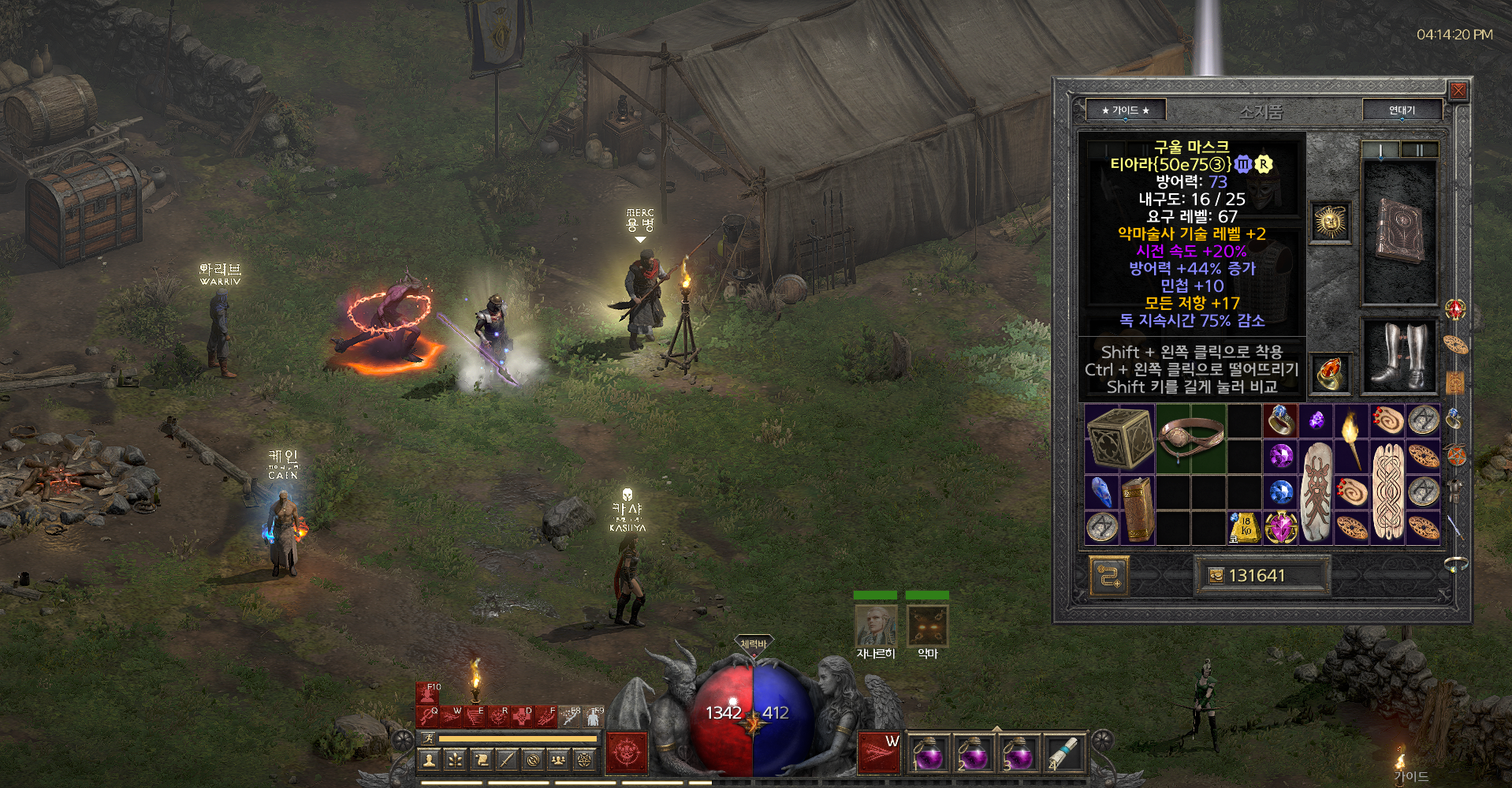The width and height of the screenshot is (1512, 788).
Task: Use the scroll in belt slot 4
Action: (x=1063, y=753)
